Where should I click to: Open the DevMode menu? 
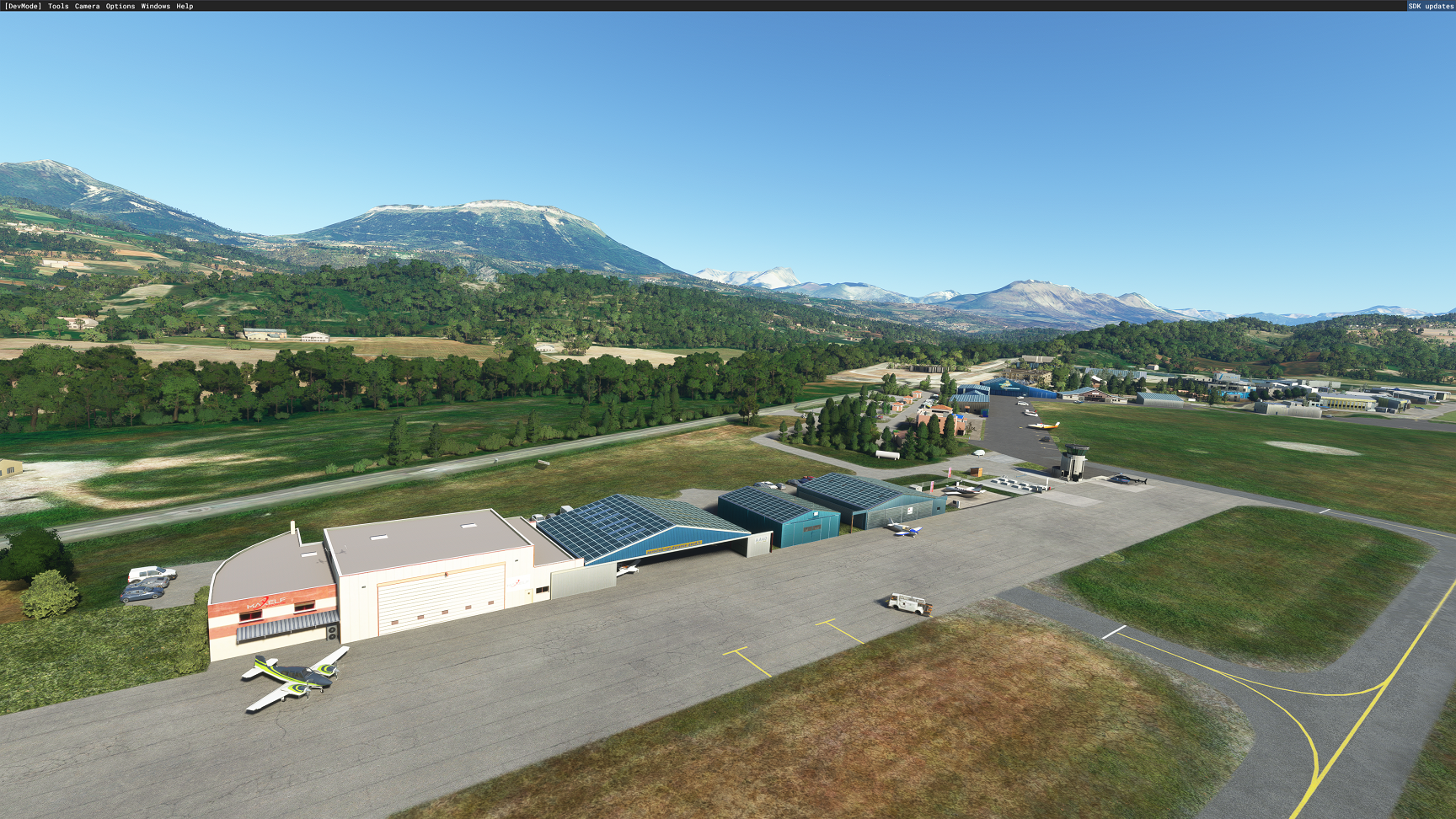pyautogui.click(x=23, y=6)
